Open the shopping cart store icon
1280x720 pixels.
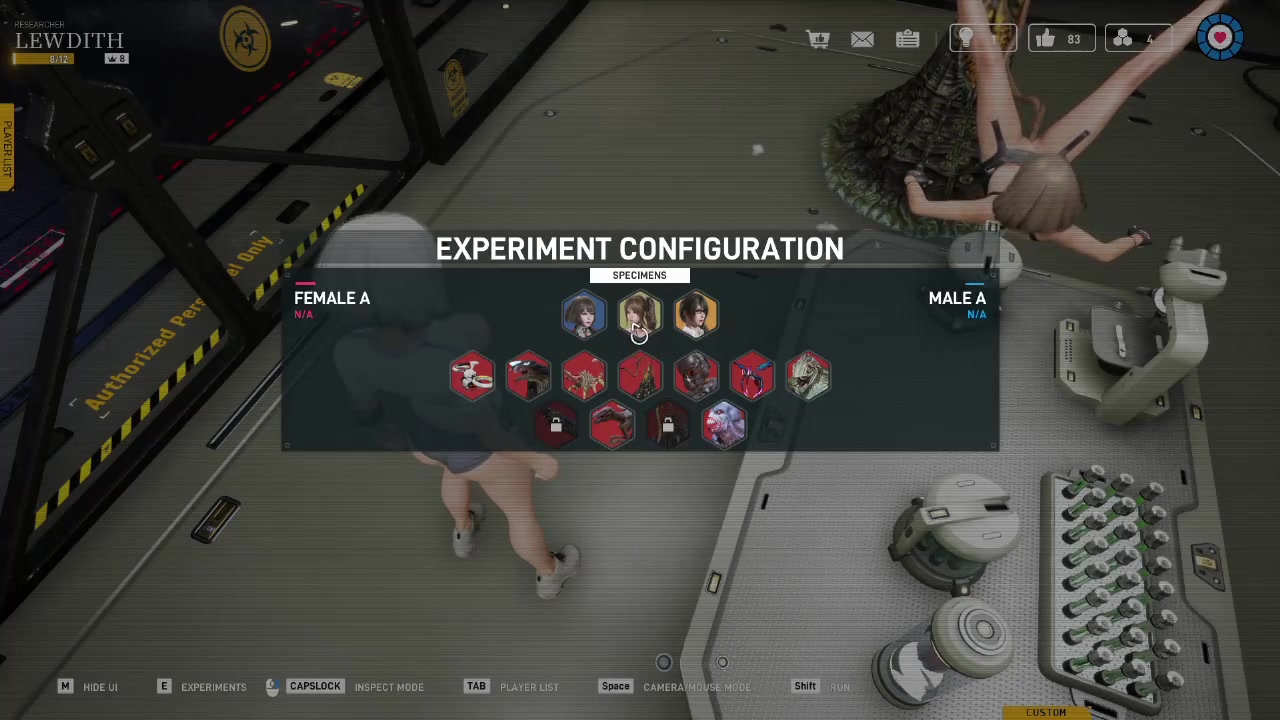818,39
